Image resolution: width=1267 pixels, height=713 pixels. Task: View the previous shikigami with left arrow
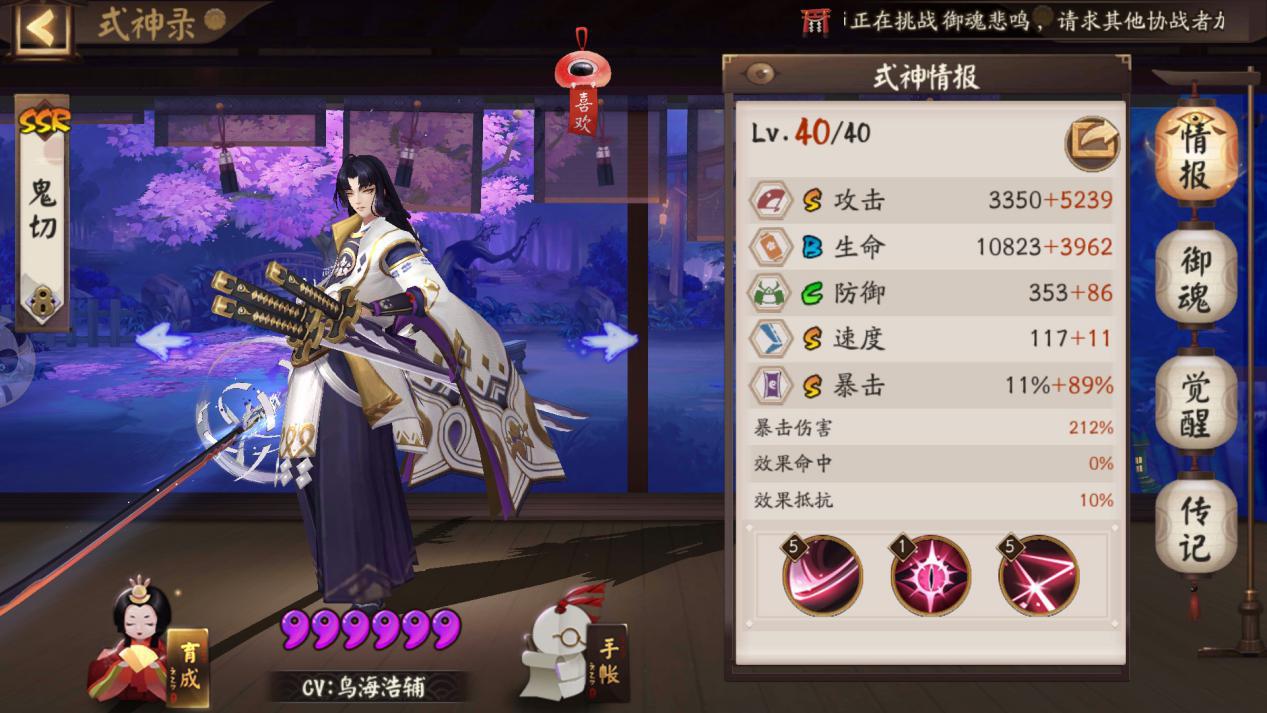point(163,342)
